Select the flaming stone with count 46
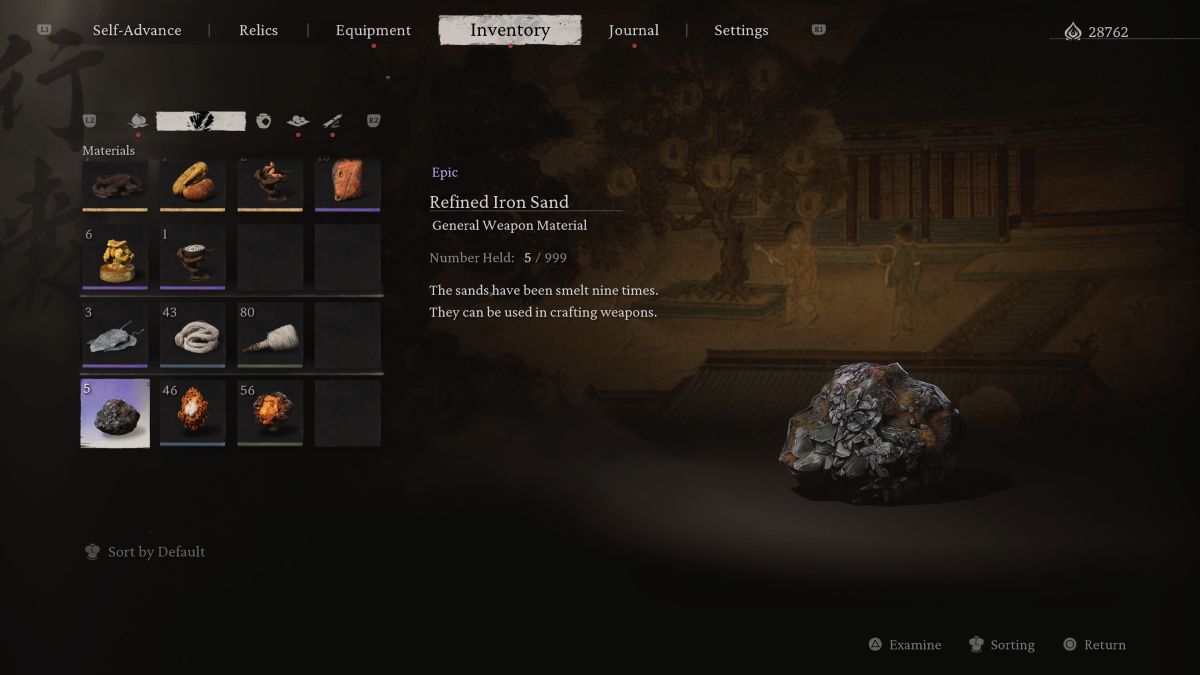Image resolution: width=1200 pixels, height=675 pixels. pyautogui.click(x=192, y=413)
